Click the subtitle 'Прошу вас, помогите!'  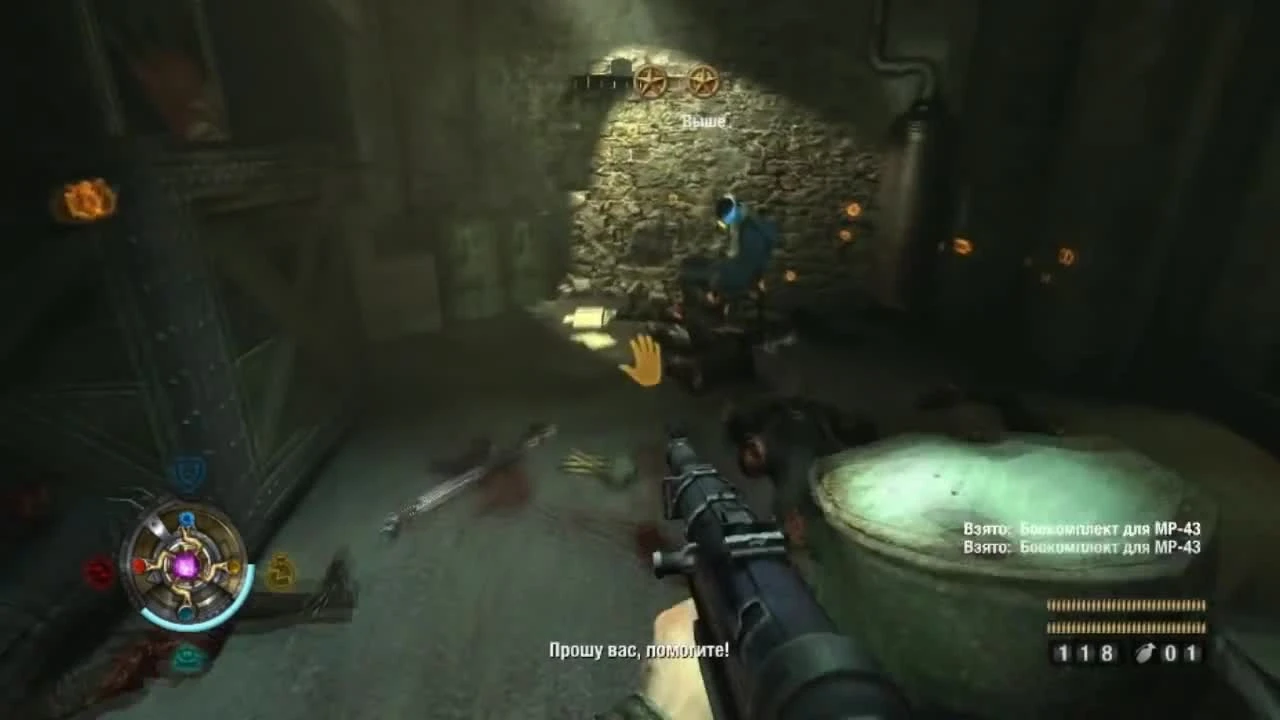click(640, 649)
